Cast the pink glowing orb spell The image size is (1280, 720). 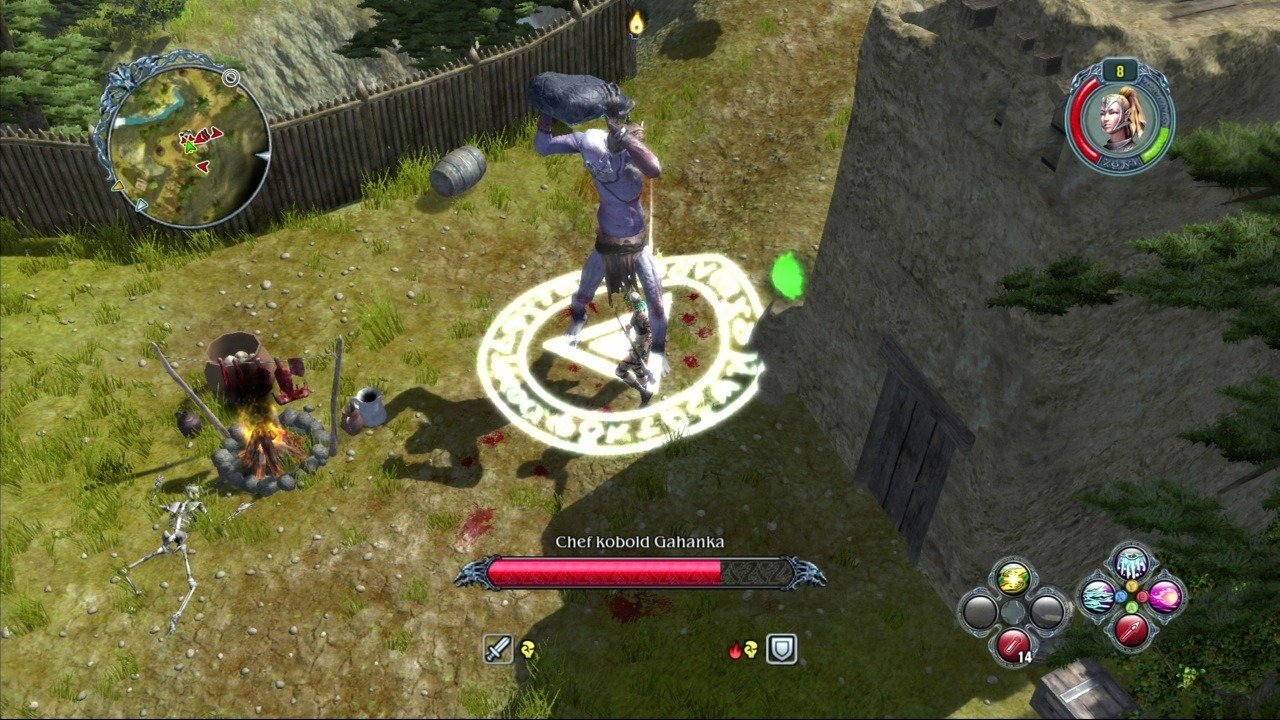click(x=1165, y=597)
